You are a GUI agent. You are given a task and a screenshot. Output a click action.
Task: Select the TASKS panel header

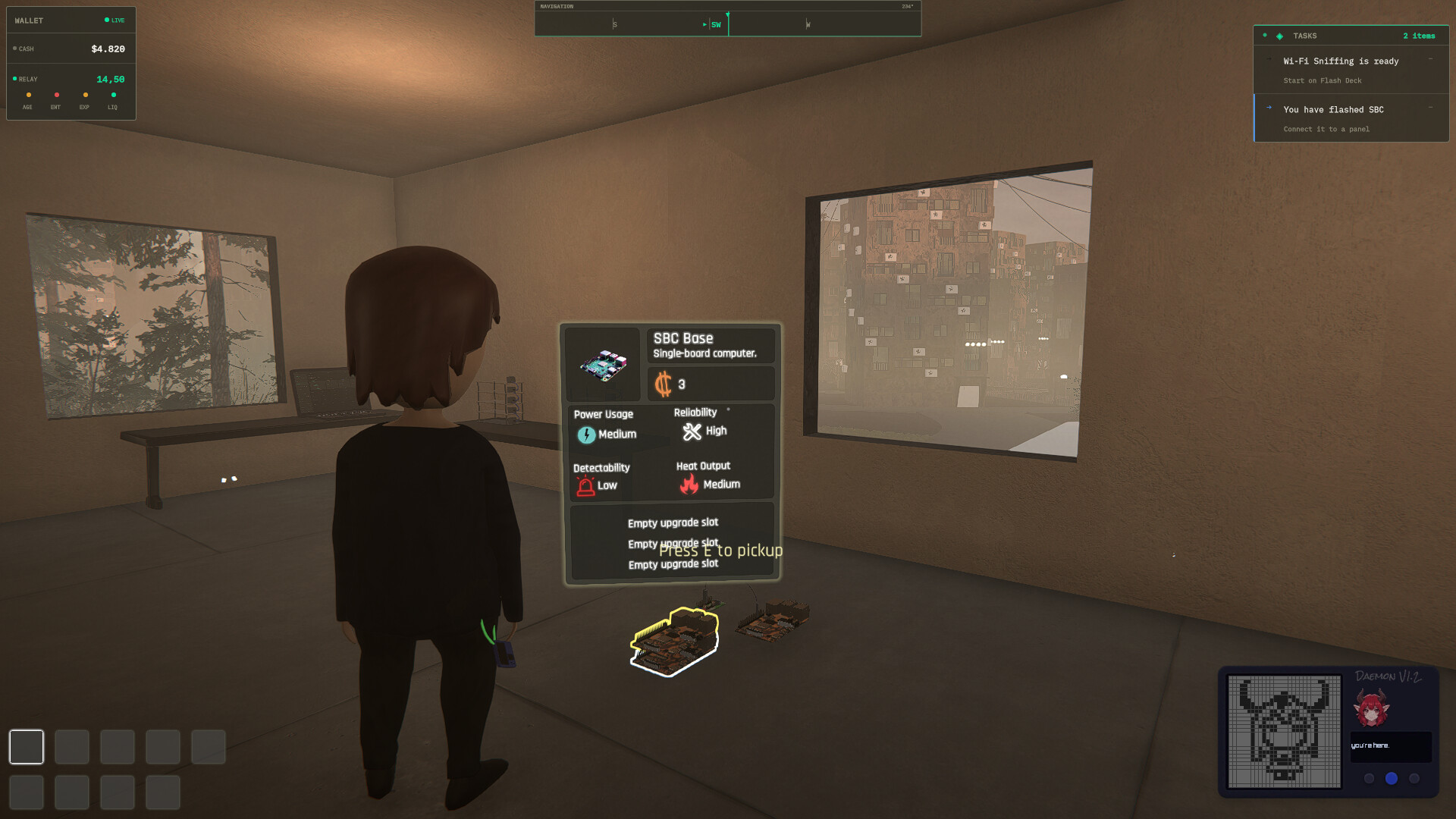1306,36
